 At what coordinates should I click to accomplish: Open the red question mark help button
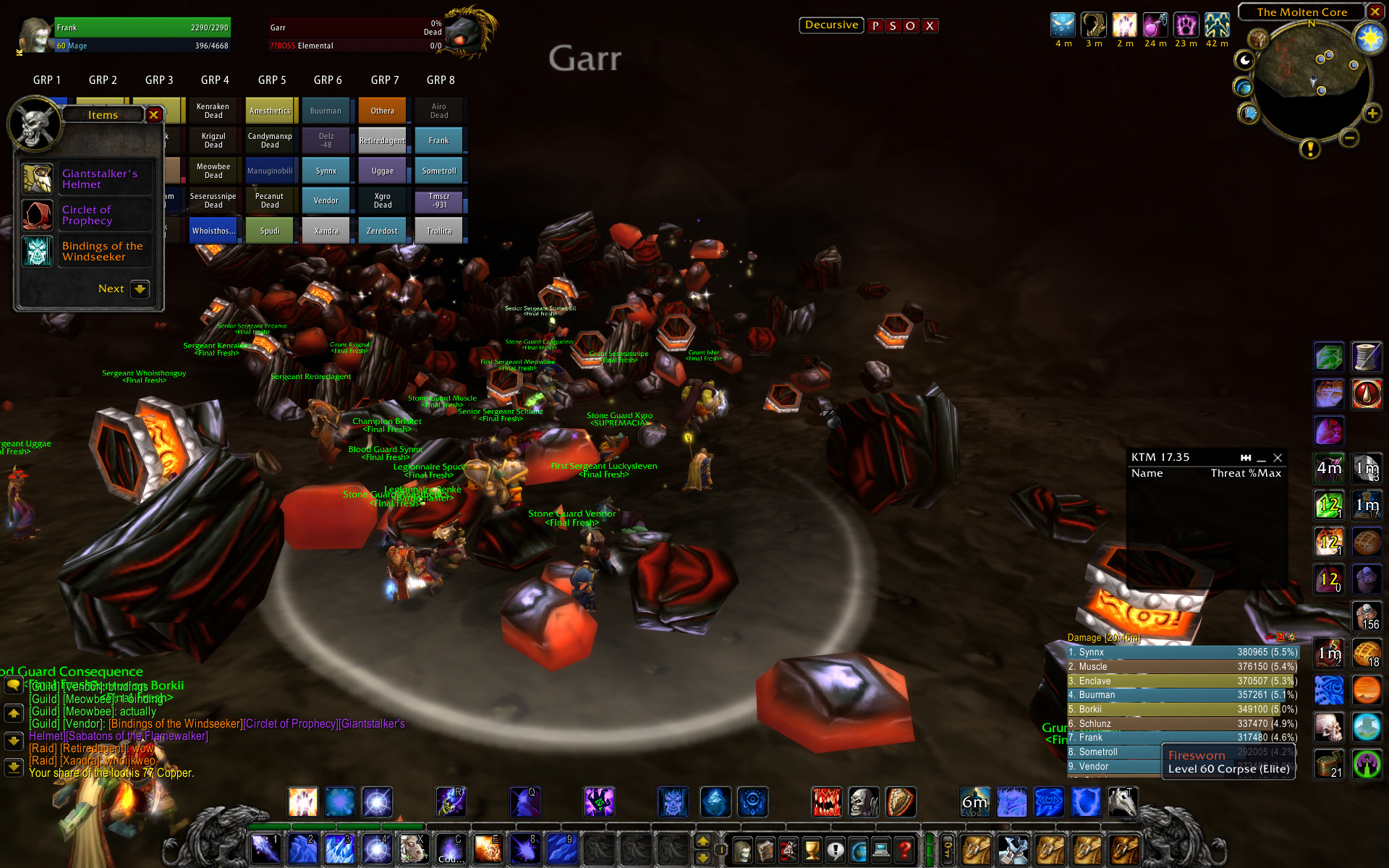[904, 851]
